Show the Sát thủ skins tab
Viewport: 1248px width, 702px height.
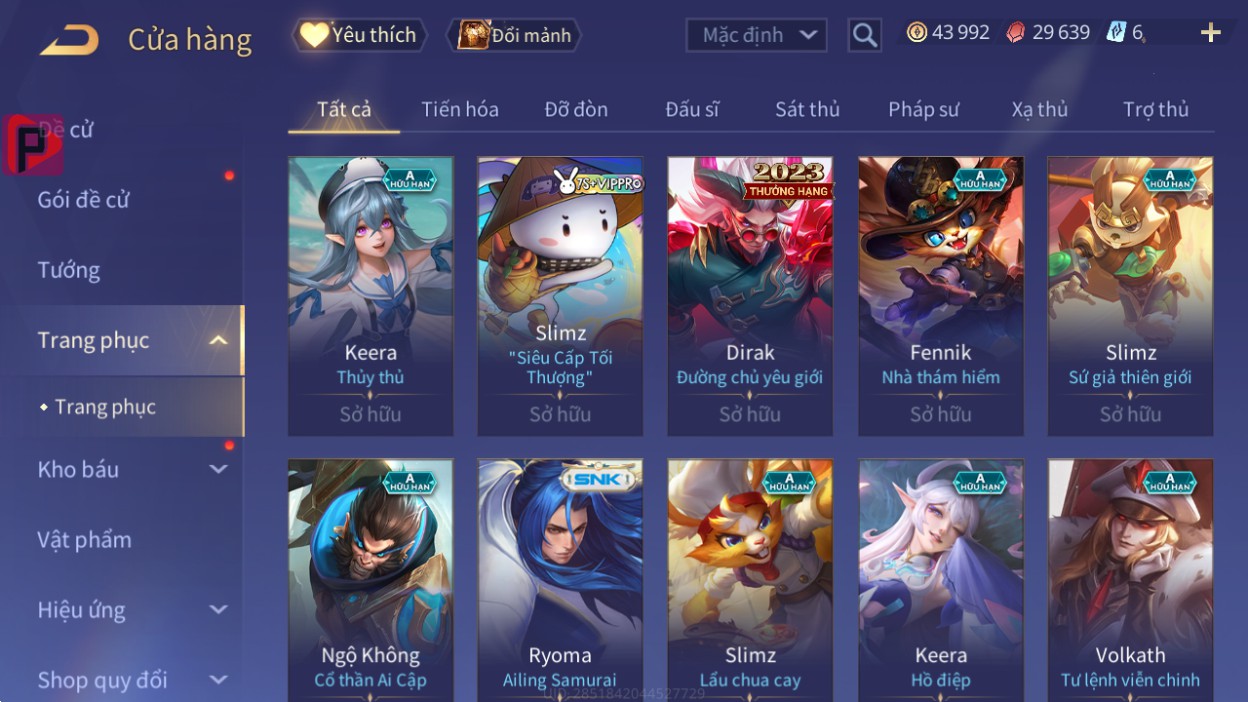(x=807, y=109)
